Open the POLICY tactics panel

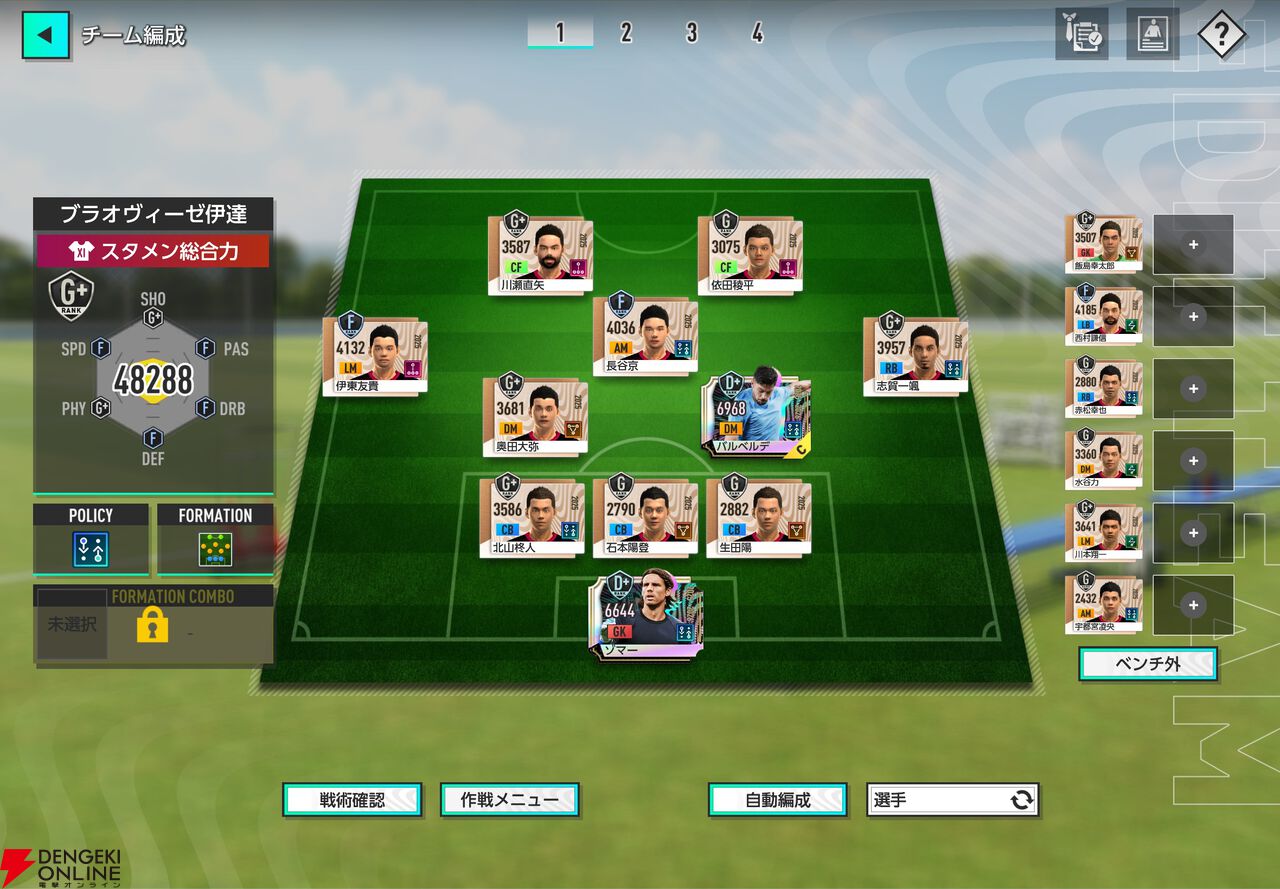point(91,539)
